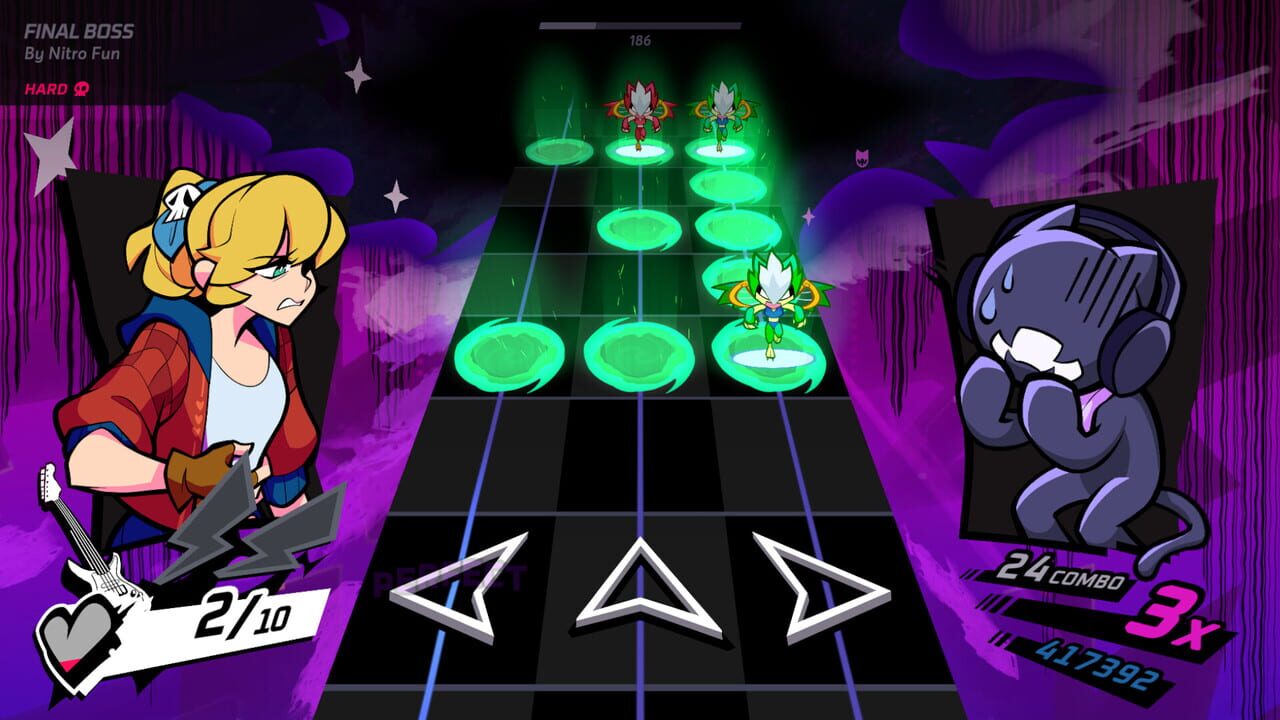Screen dimensions: 1280x720
Task: Click the skull icon next to HARD
Action: coord(81,87)
